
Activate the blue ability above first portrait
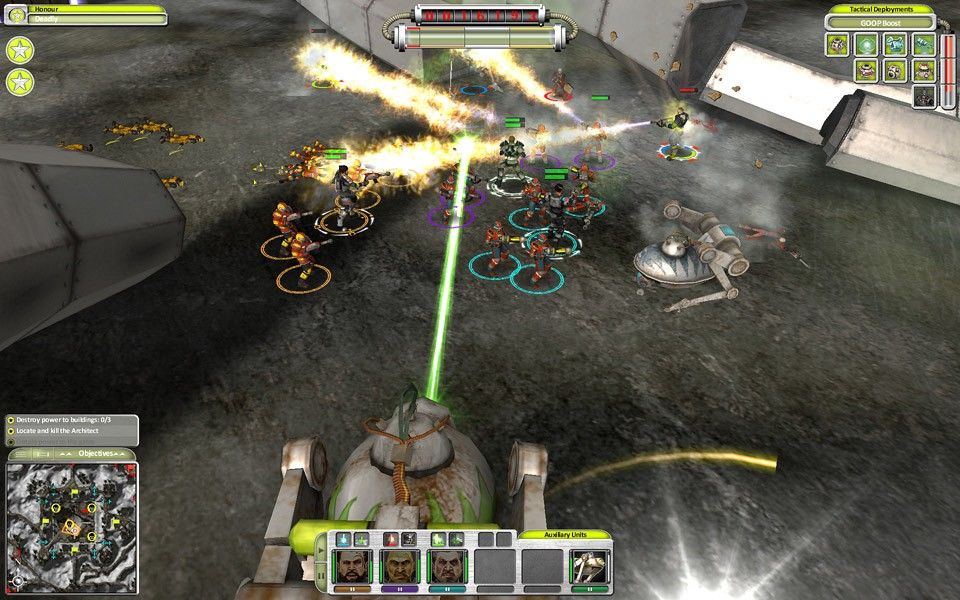(343, 540)
